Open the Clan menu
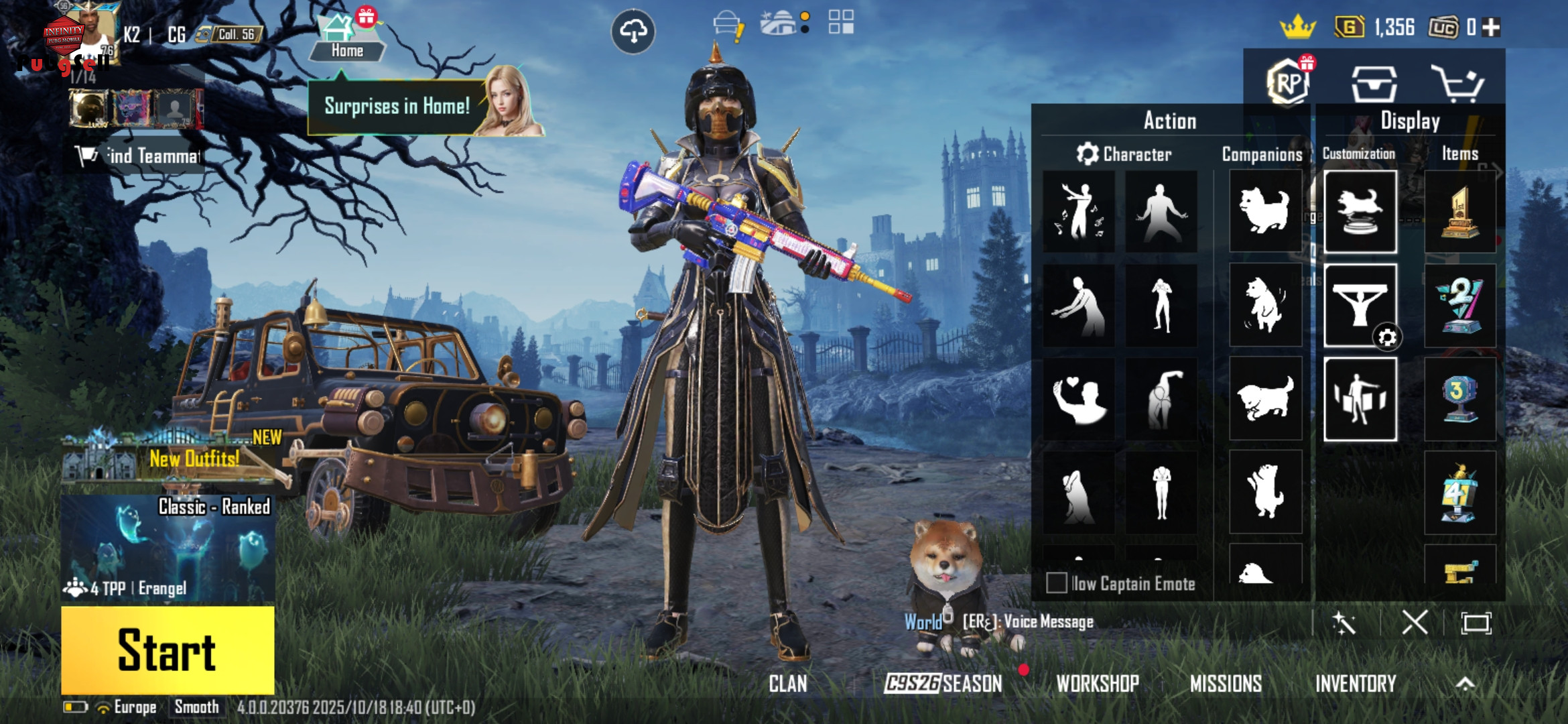Screen dimensions: 1568x724 click(788, 684)
